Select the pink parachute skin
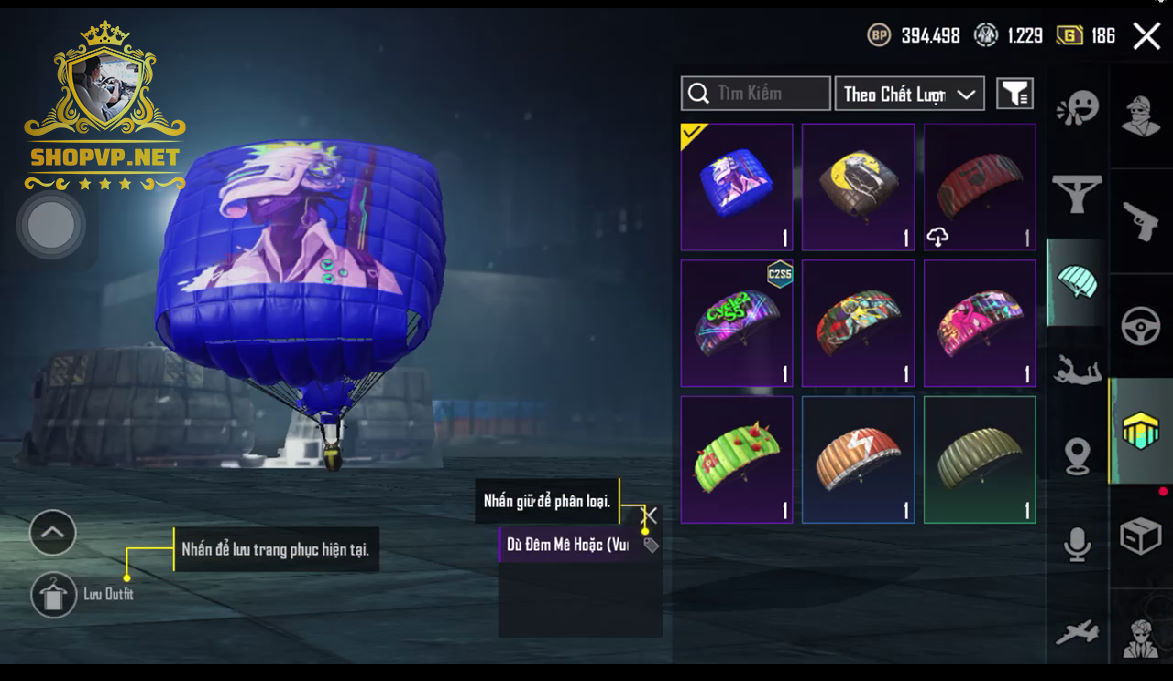1173x681 pixels. [980, 323]
